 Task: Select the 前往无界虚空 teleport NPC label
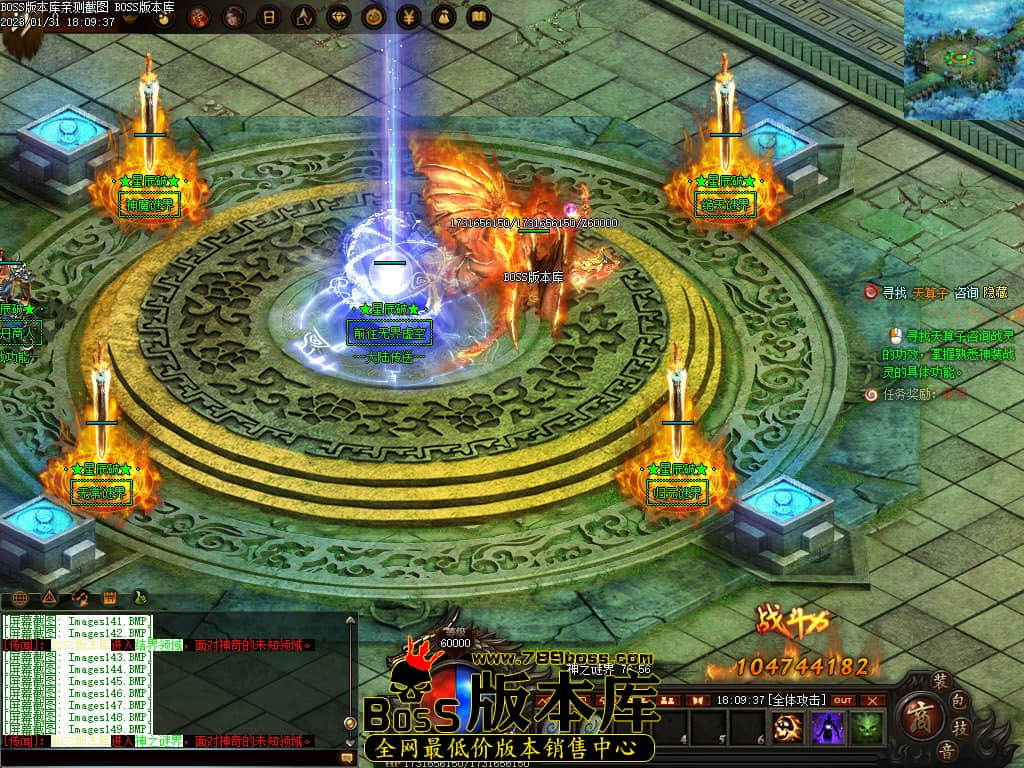tap(388, 333)
